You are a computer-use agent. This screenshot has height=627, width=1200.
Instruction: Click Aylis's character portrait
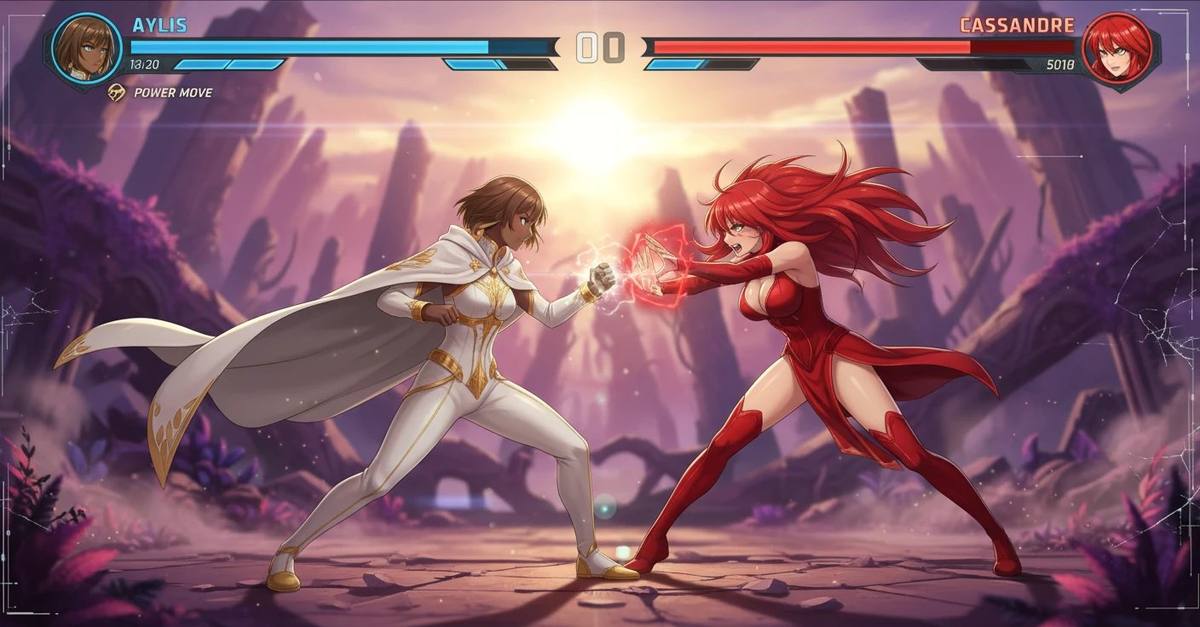coord(86,47)
